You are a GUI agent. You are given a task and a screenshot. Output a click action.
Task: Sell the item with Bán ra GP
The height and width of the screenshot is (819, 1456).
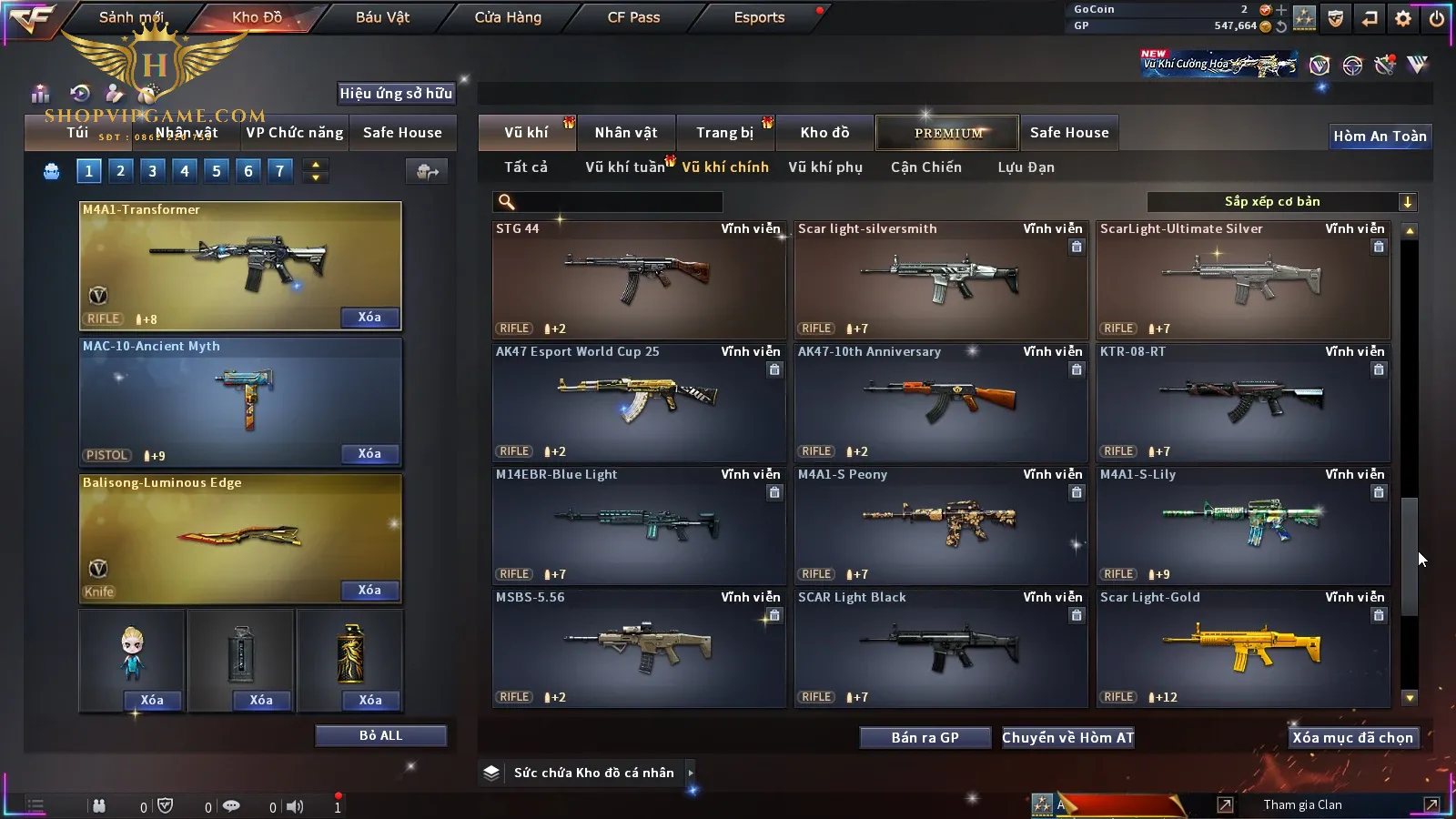tap(925, 738)
